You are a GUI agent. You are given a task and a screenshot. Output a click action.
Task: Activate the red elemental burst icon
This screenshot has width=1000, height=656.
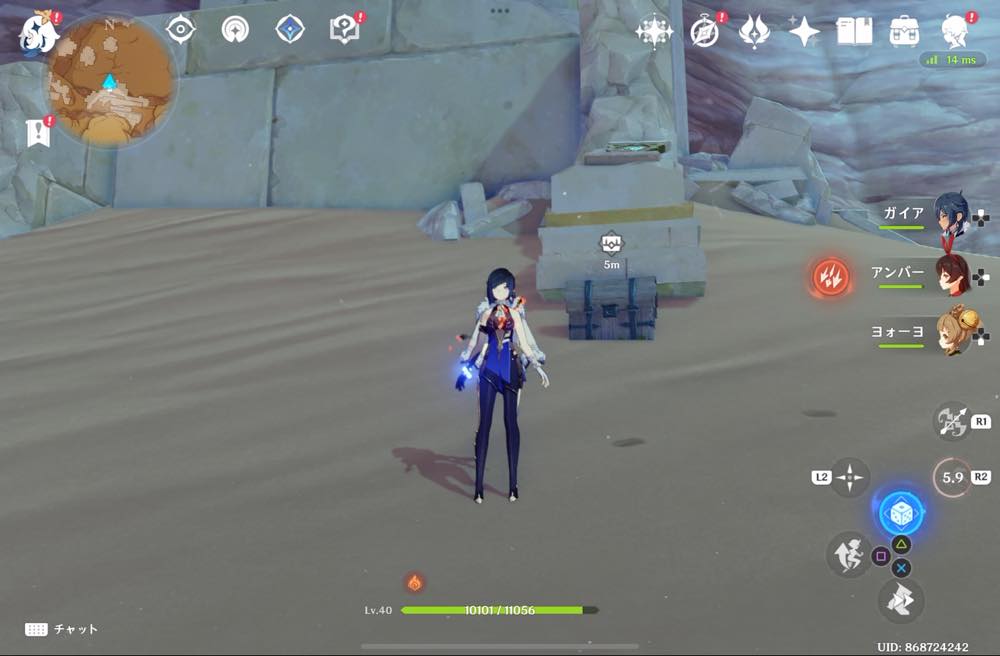pos(831,275)
